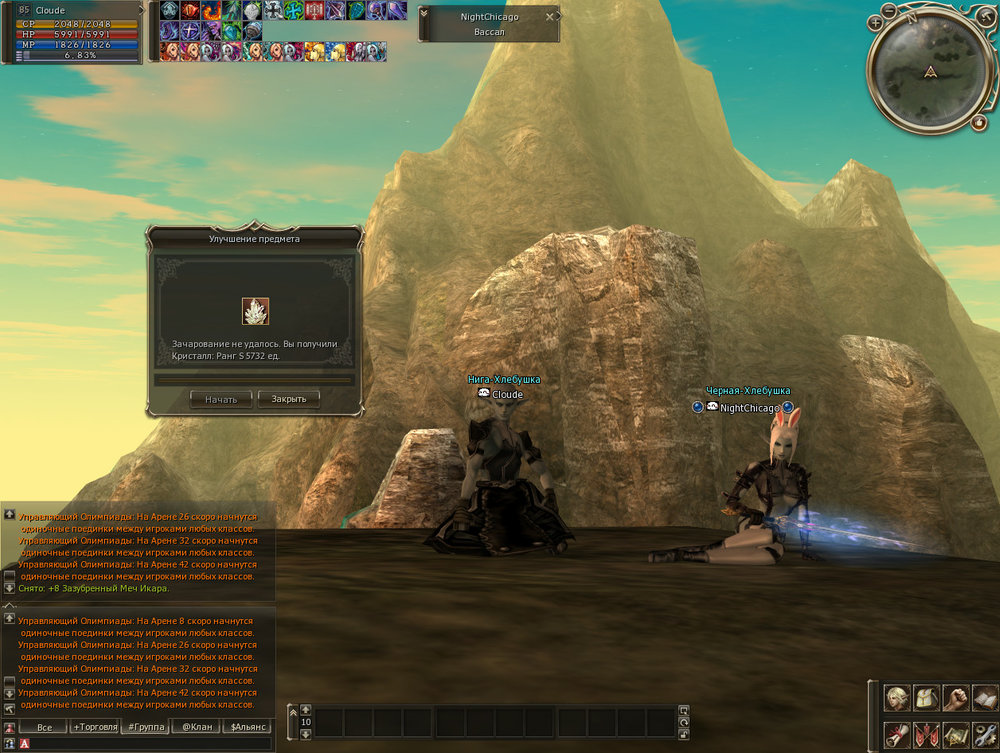
Task: Switch to the Все chat tab
Action: (x=43, y=727)
